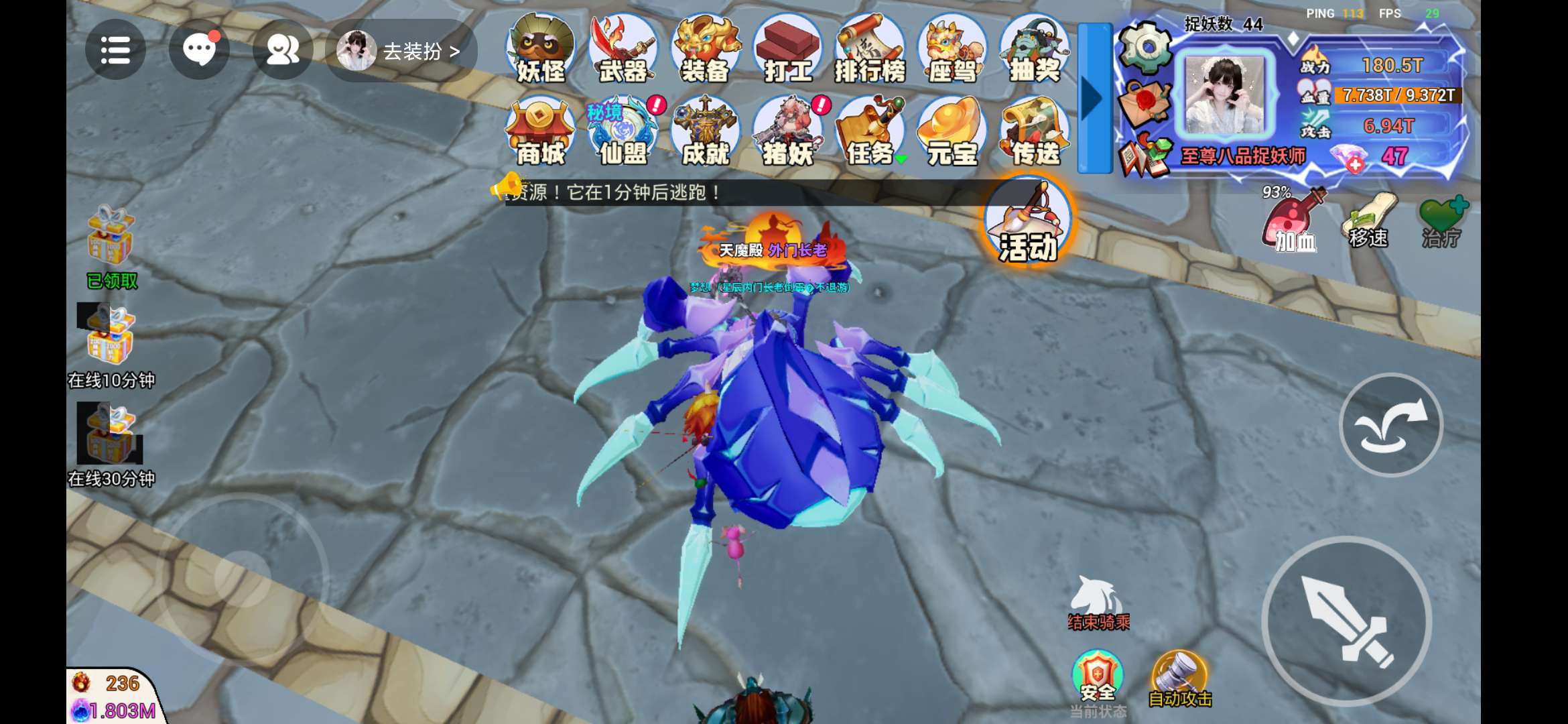
Task: Use the 加血 health potion
Action: click(x=1293, y=221)
